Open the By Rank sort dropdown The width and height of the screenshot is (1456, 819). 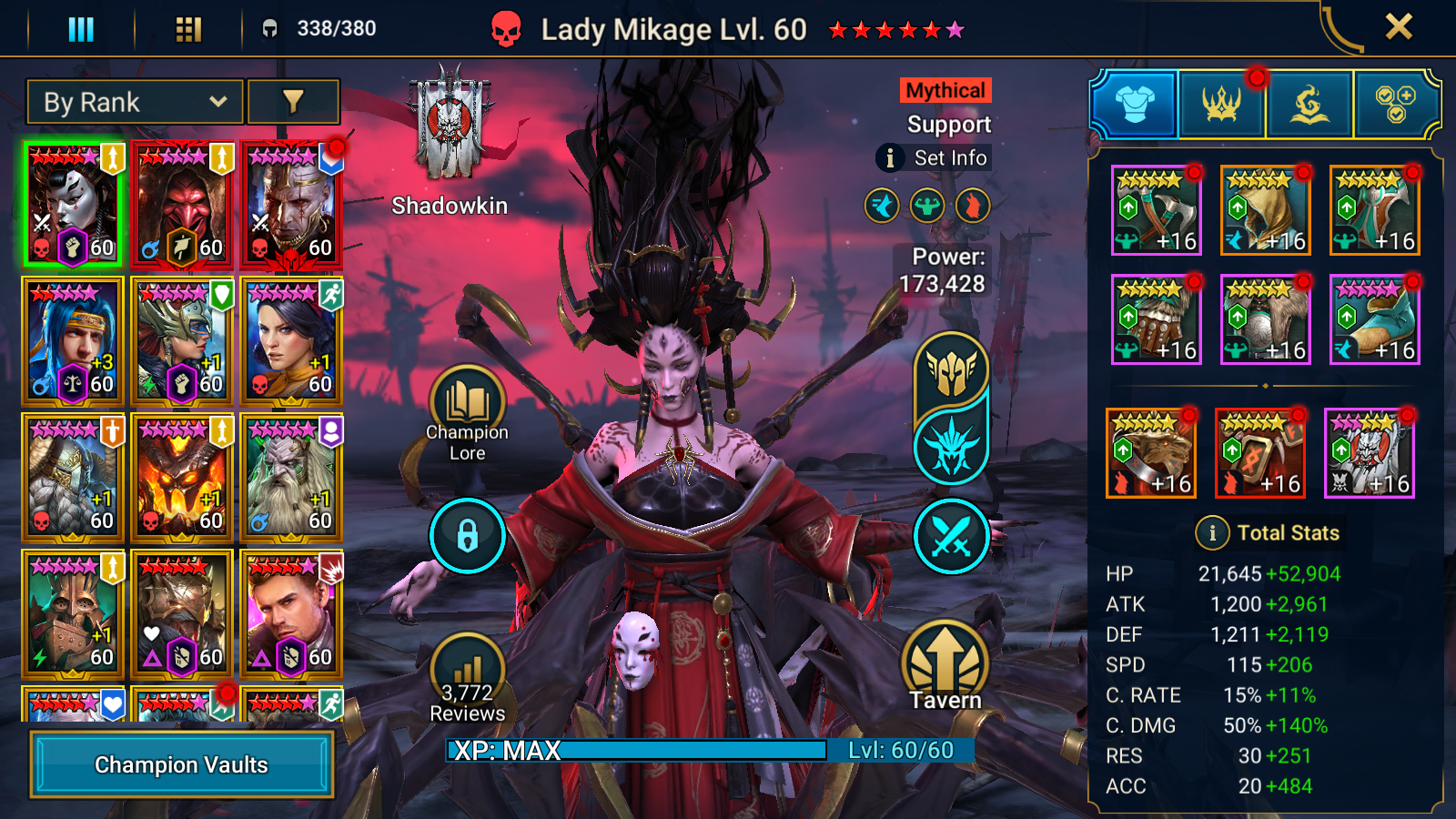pyautogui.click(x=135, y=102)
